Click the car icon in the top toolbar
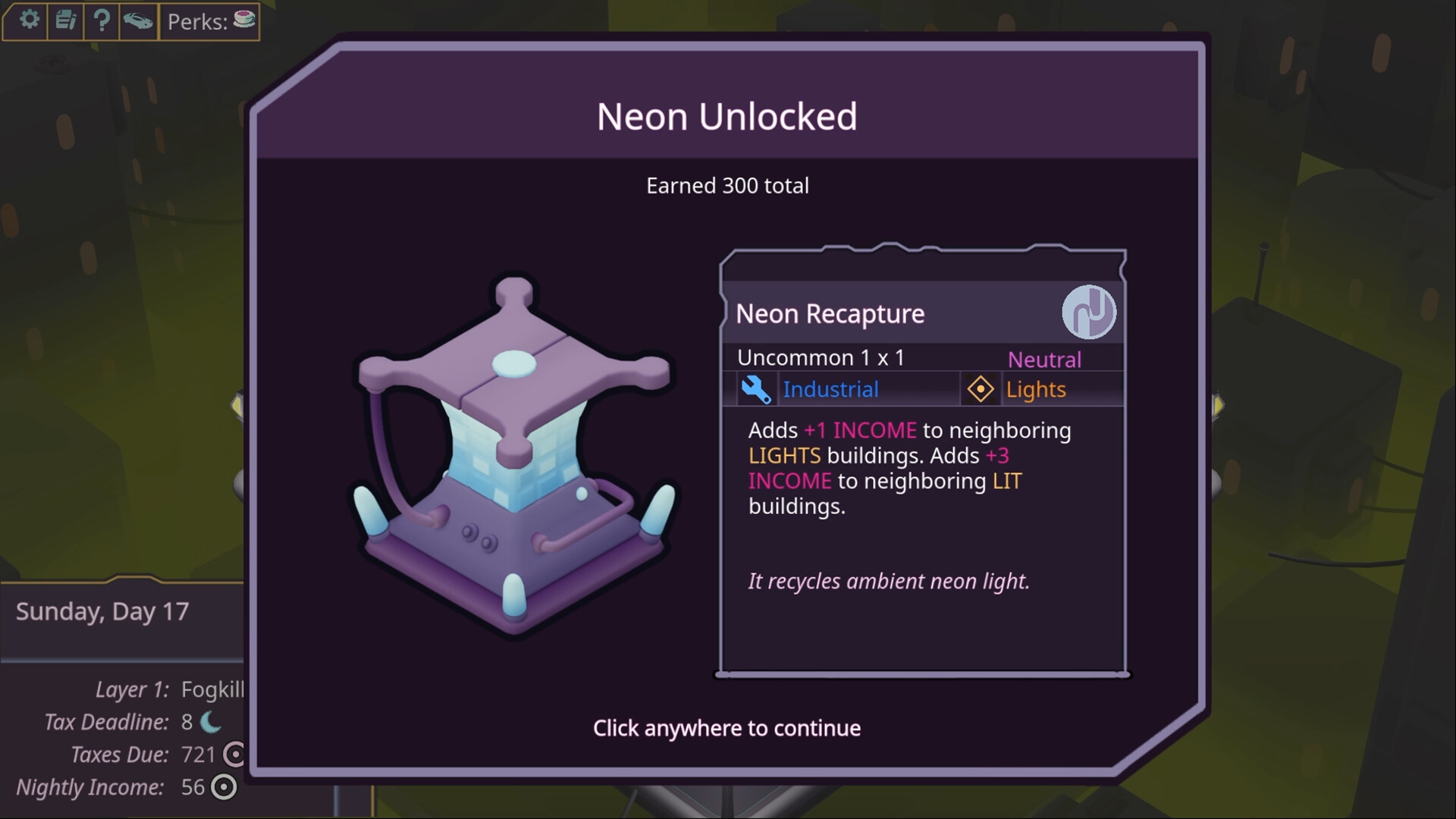 tap(138, 20)
